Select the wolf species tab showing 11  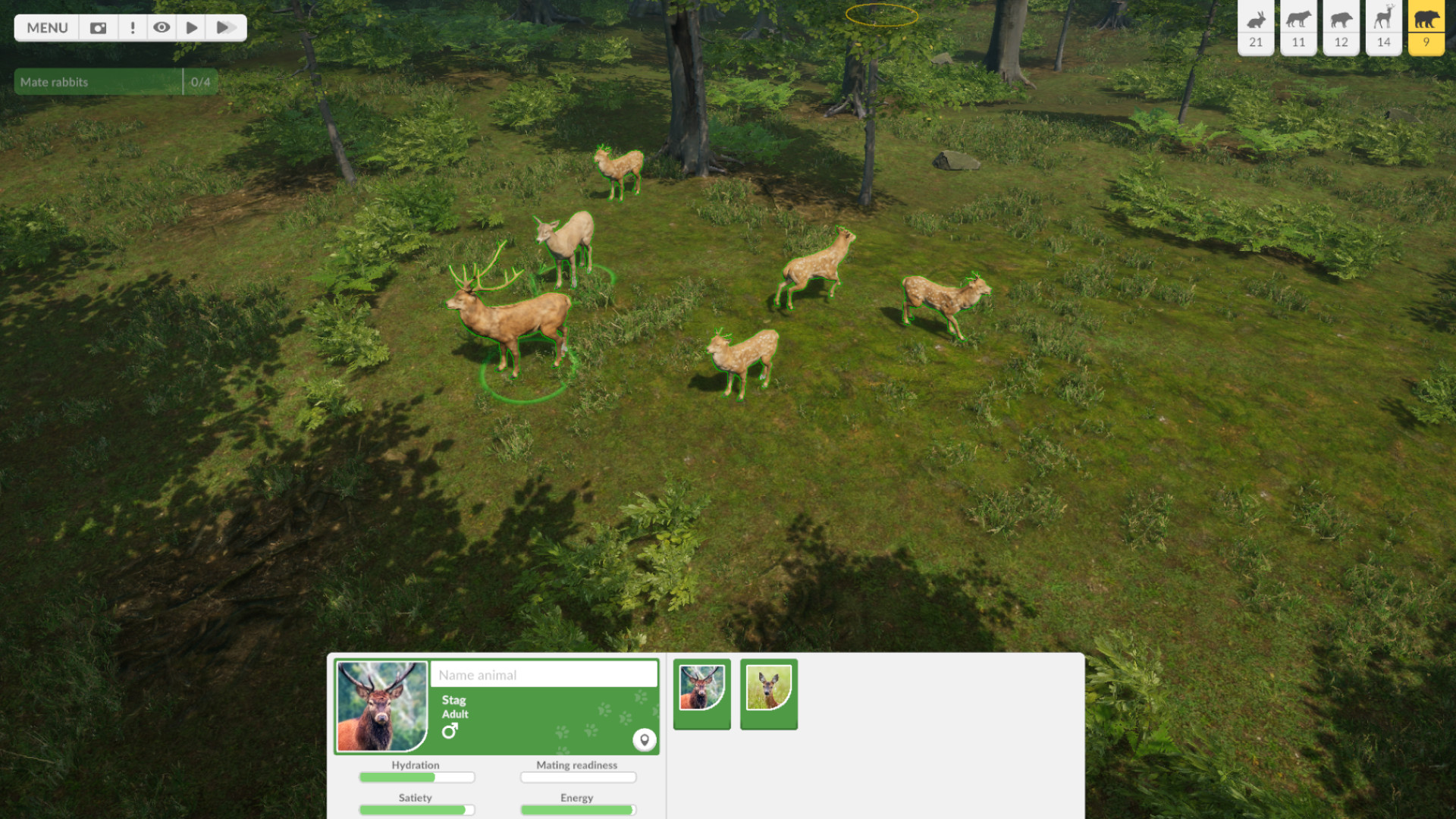pyautogui.click(x=1298, y=28)
